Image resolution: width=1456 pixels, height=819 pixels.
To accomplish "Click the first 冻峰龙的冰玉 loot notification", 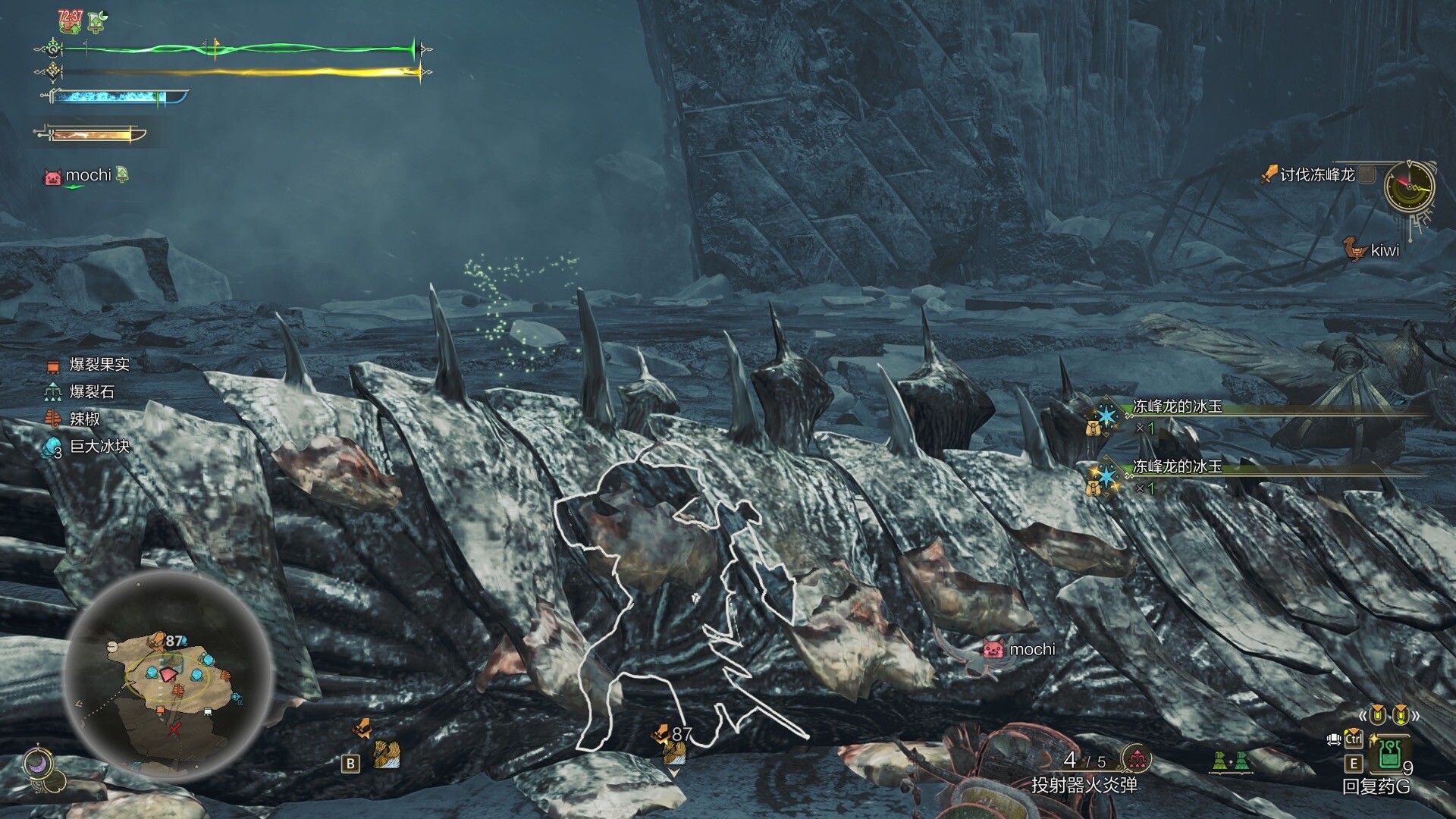I will pyautogui.click(x=1177, y=407).
